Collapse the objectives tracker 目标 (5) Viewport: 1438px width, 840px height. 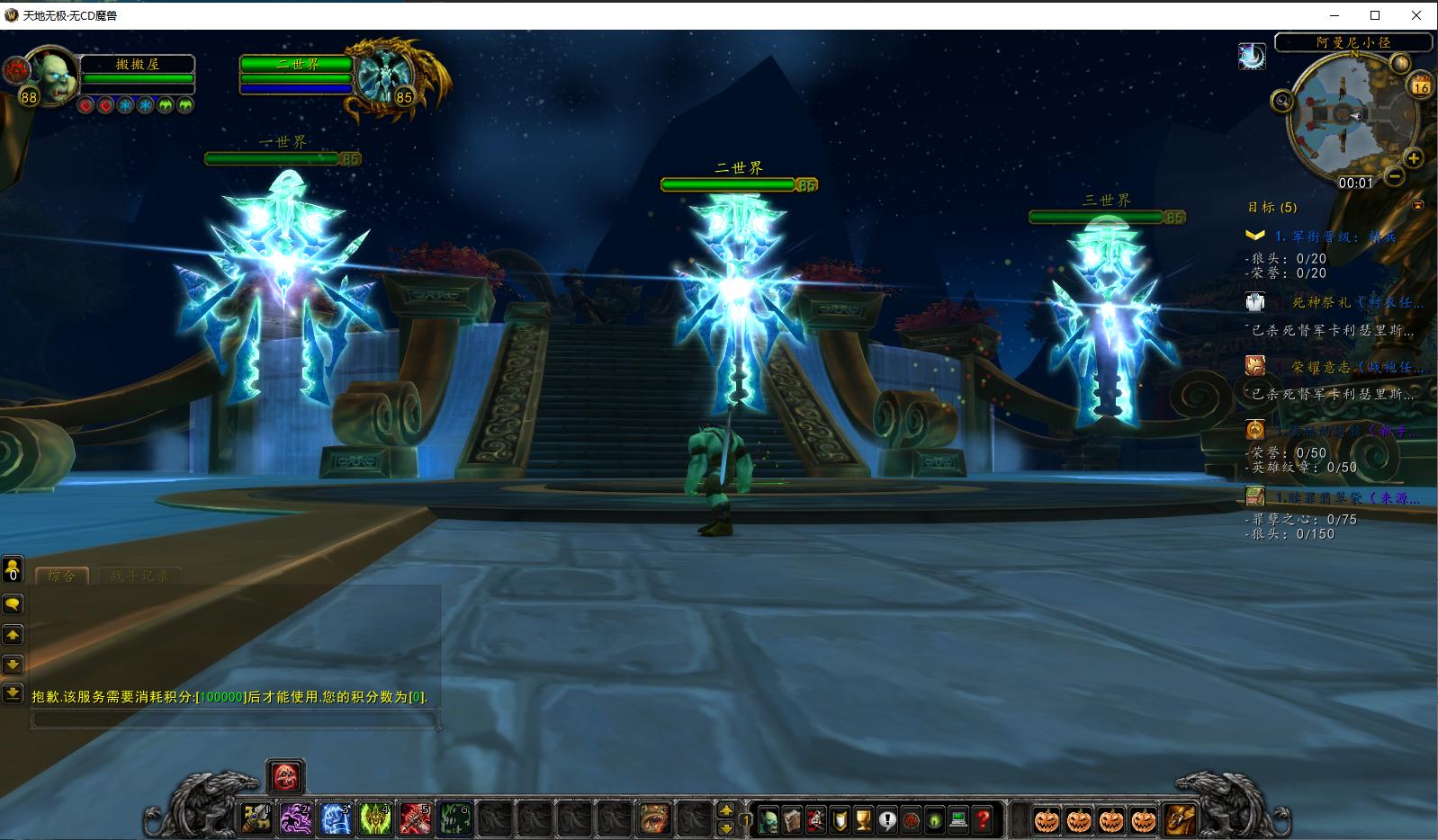click(x=1418, y=206)
